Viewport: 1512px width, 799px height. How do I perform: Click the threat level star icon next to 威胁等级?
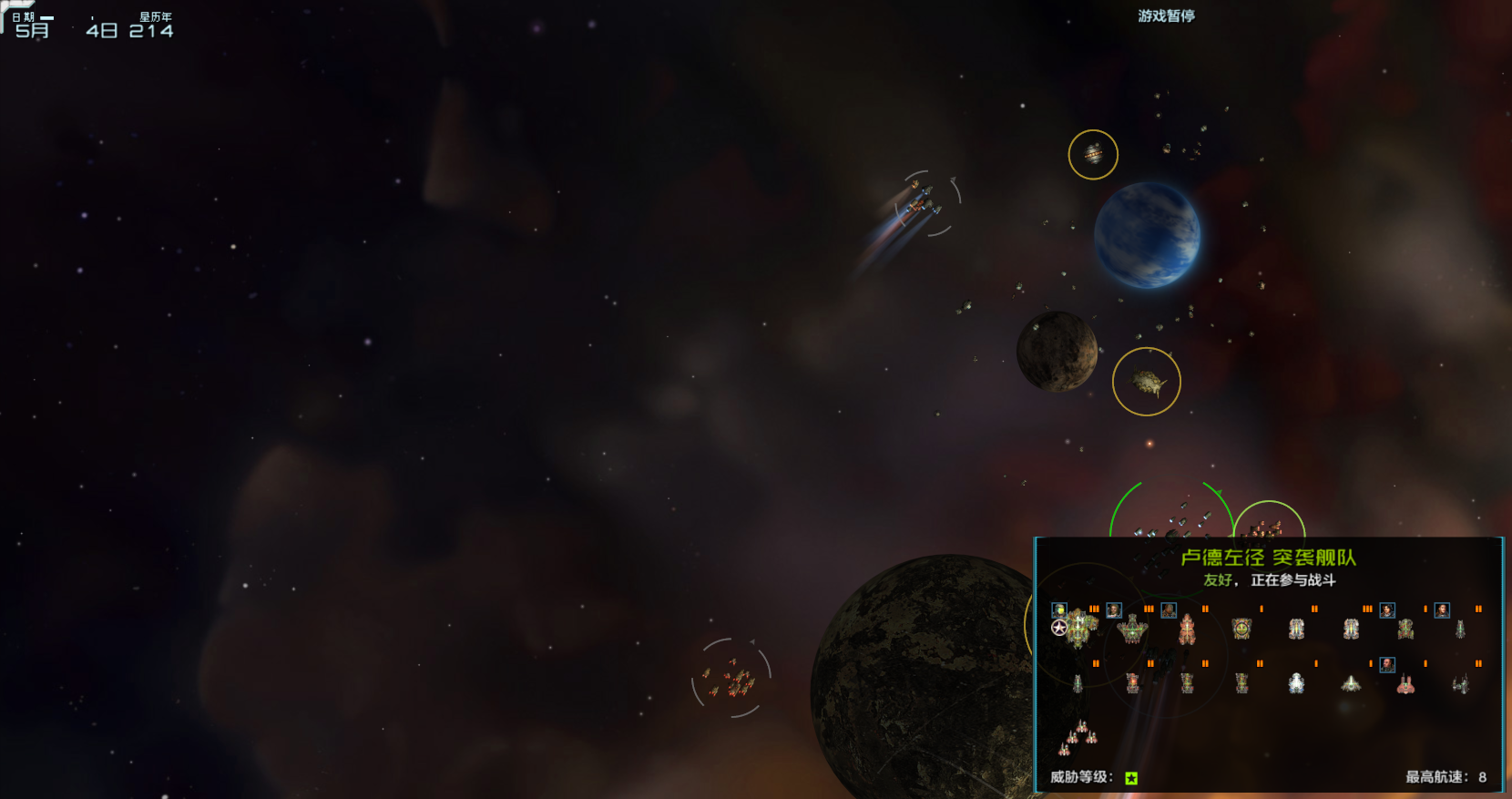click(x=1129, y=780)
